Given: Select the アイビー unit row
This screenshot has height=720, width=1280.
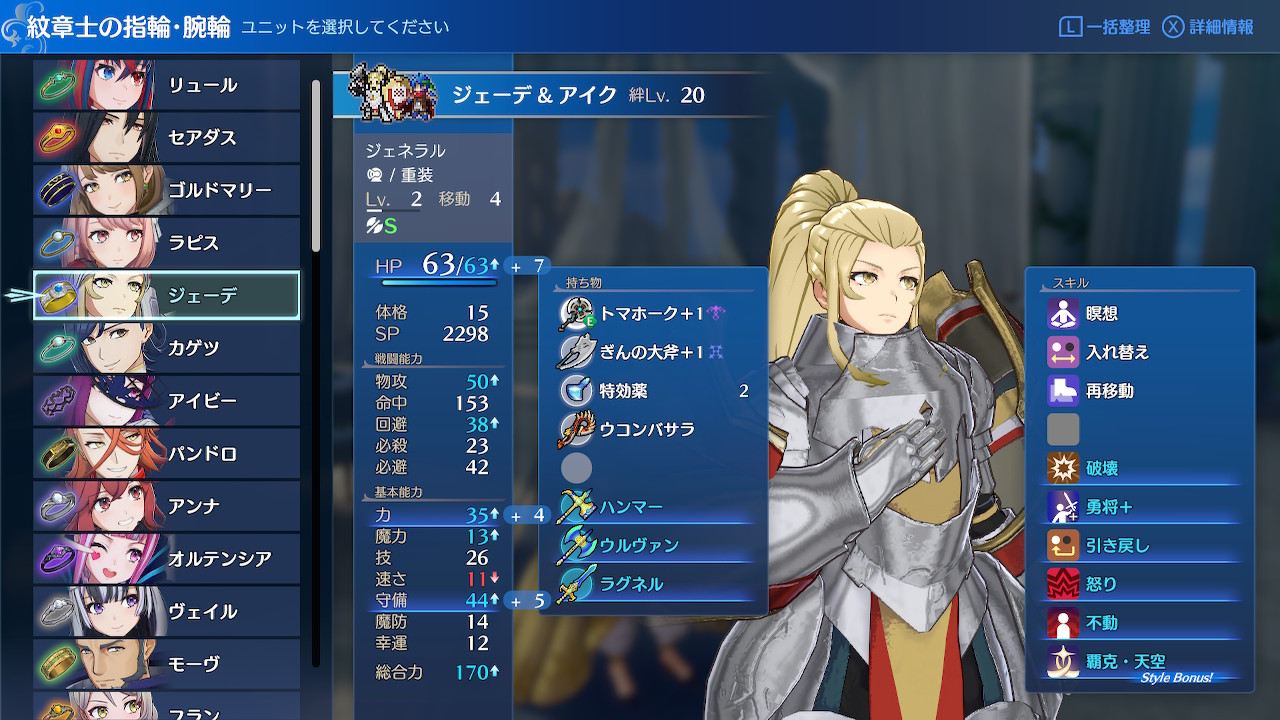Looking at the screenshot, I should [167, 401].
